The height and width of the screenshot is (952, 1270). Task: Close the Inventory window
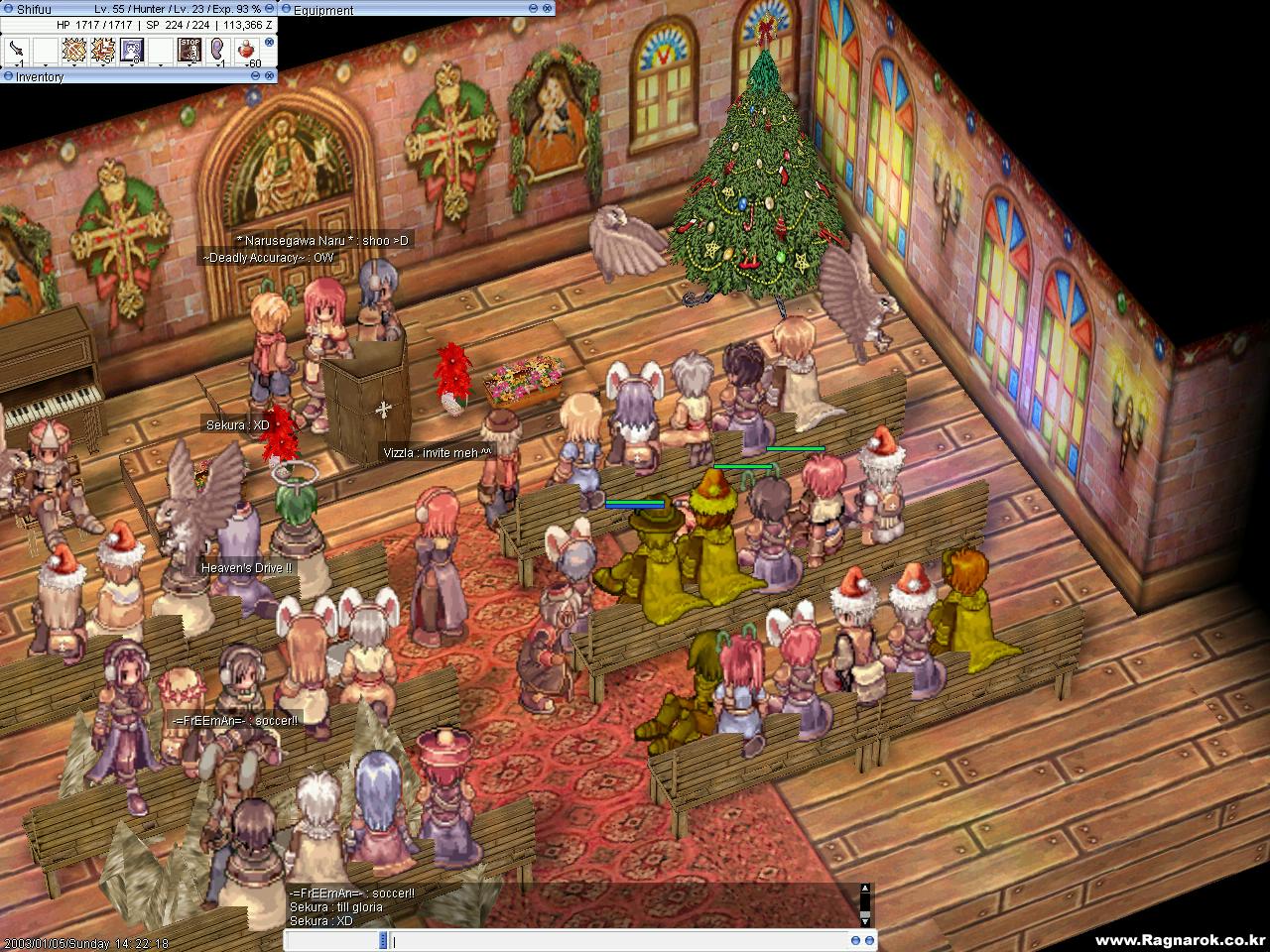click(270, 75)
